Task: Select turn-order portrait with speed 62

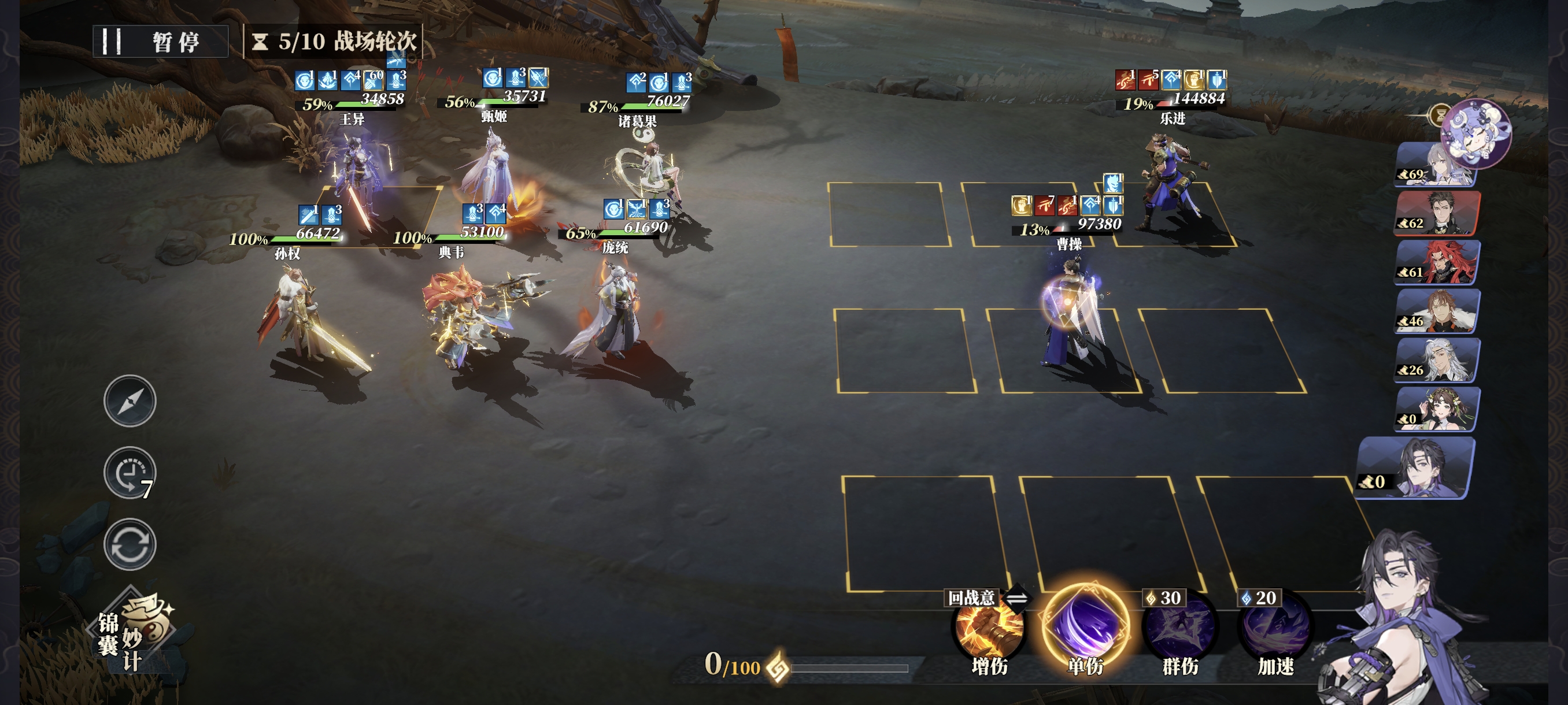Action: [1437, 213]
